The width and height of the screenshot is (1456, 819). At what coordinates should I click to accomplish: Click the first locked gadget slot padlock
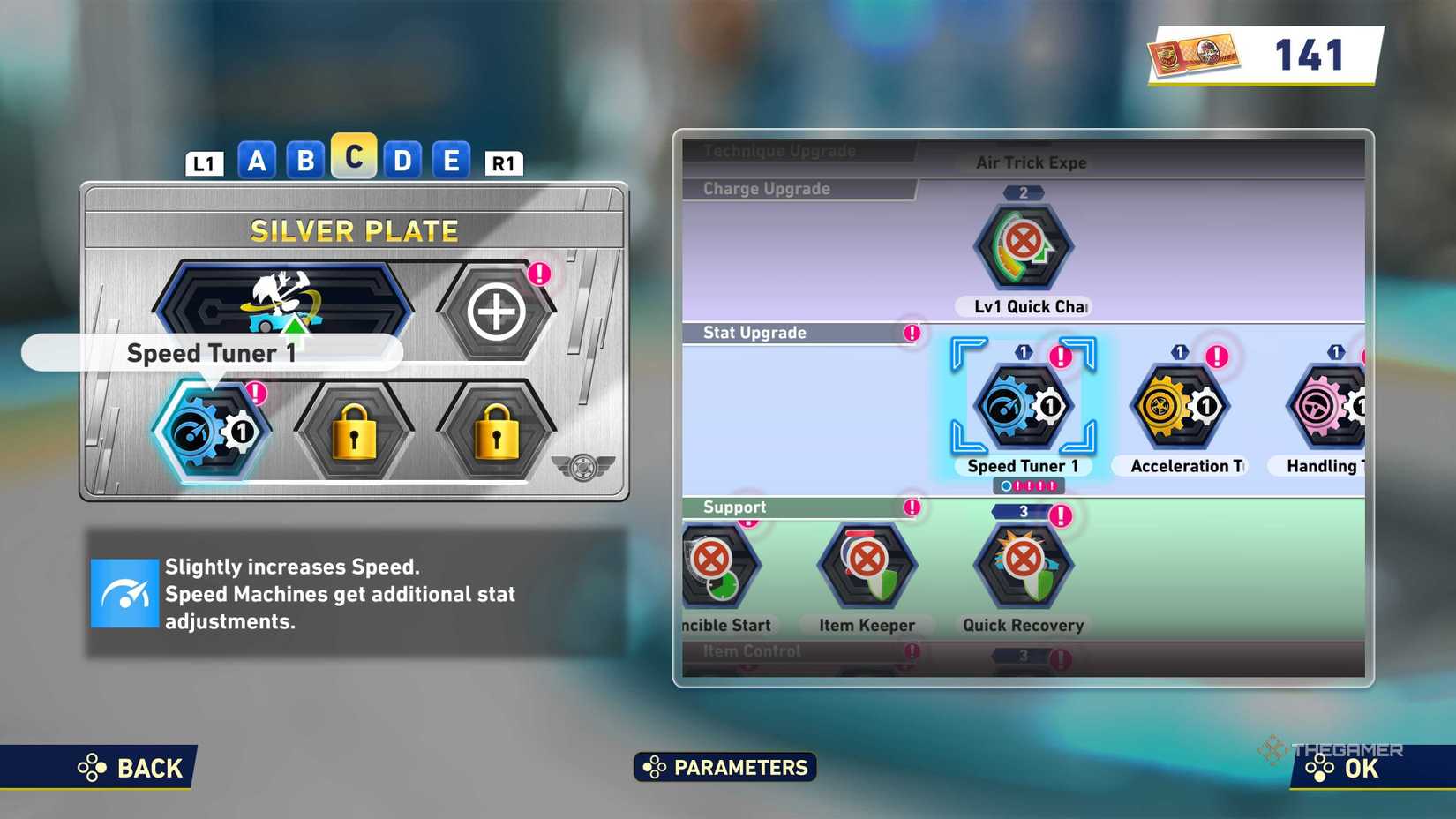tap(356, 432)
